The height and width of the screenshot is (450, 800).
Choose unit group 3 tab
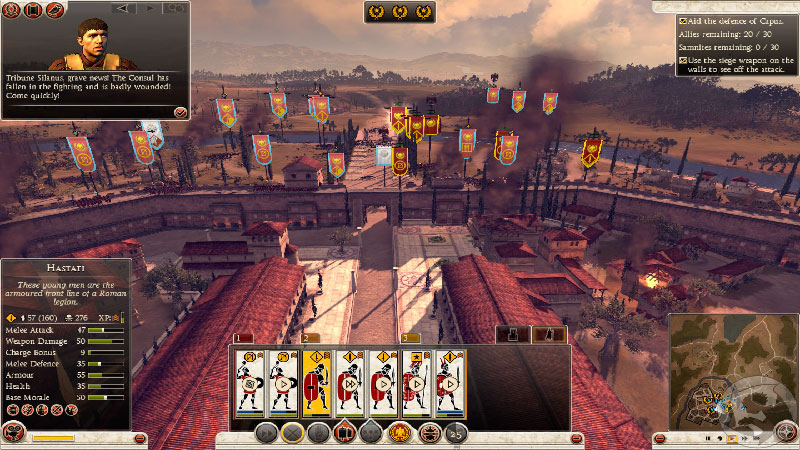pos(405,338)
